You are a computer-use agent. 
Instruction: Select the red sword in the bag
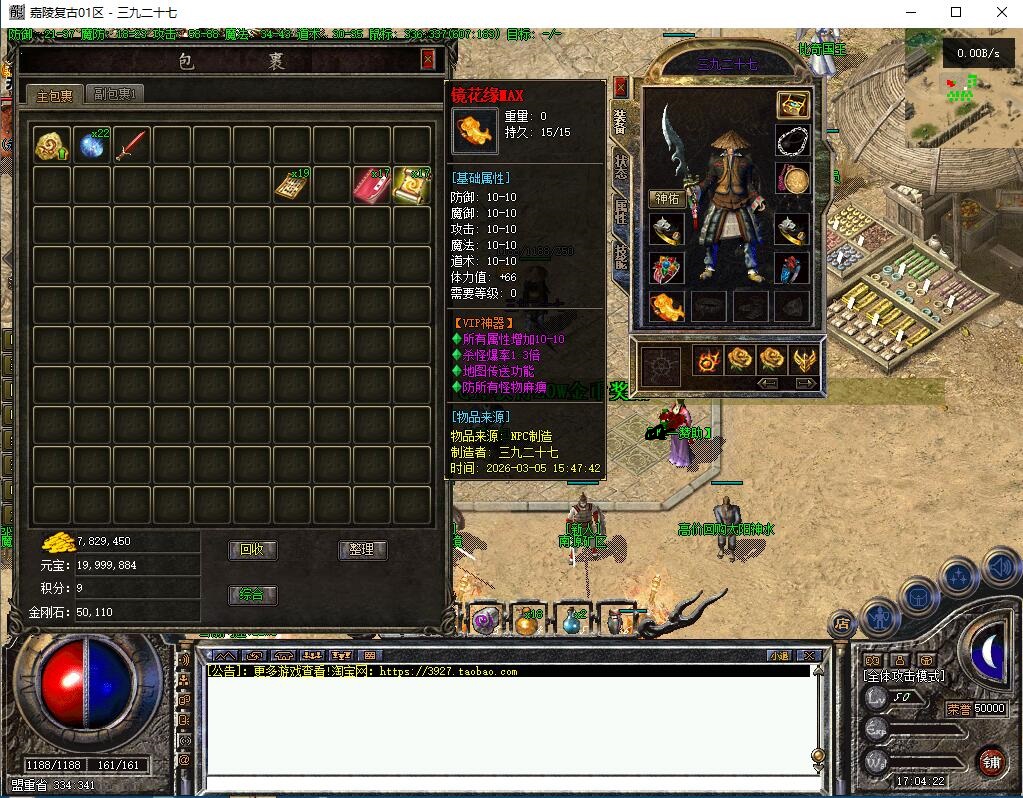click(131, 146)
